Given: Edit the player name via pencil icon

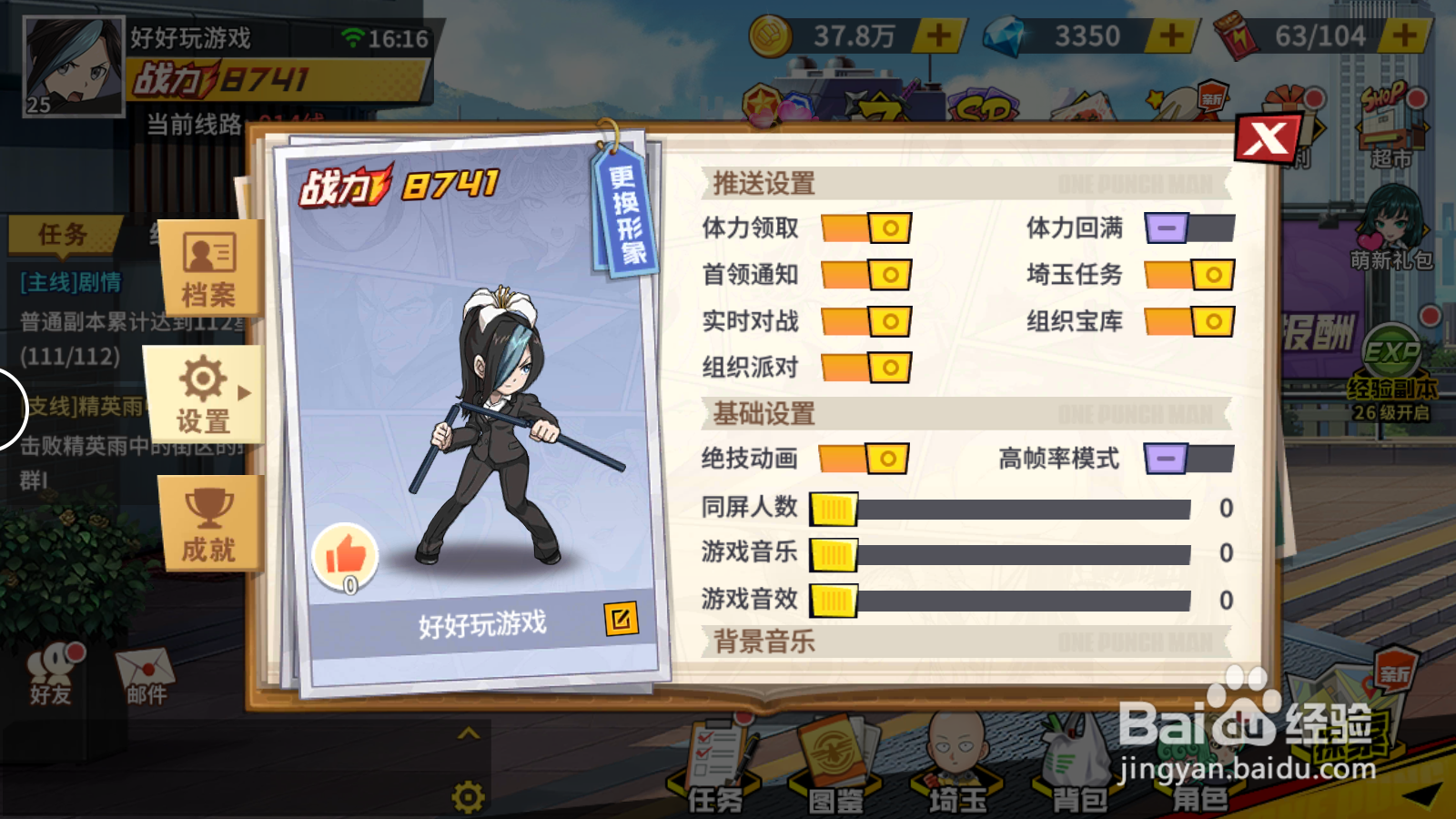Looking at the screenshot, I should (620, 618).
